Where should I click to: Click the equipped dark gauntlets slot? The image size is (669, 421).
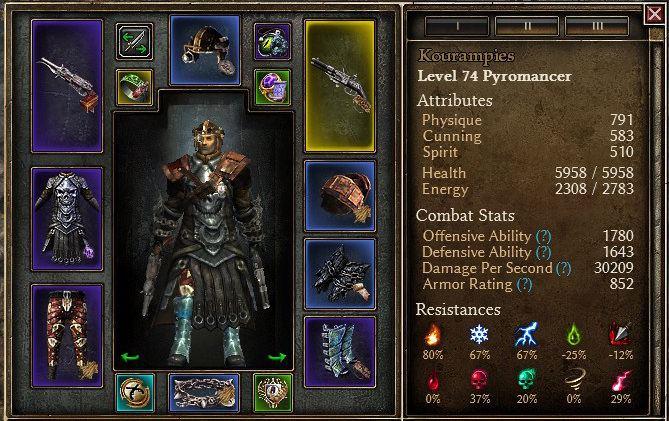click(339, 272)
